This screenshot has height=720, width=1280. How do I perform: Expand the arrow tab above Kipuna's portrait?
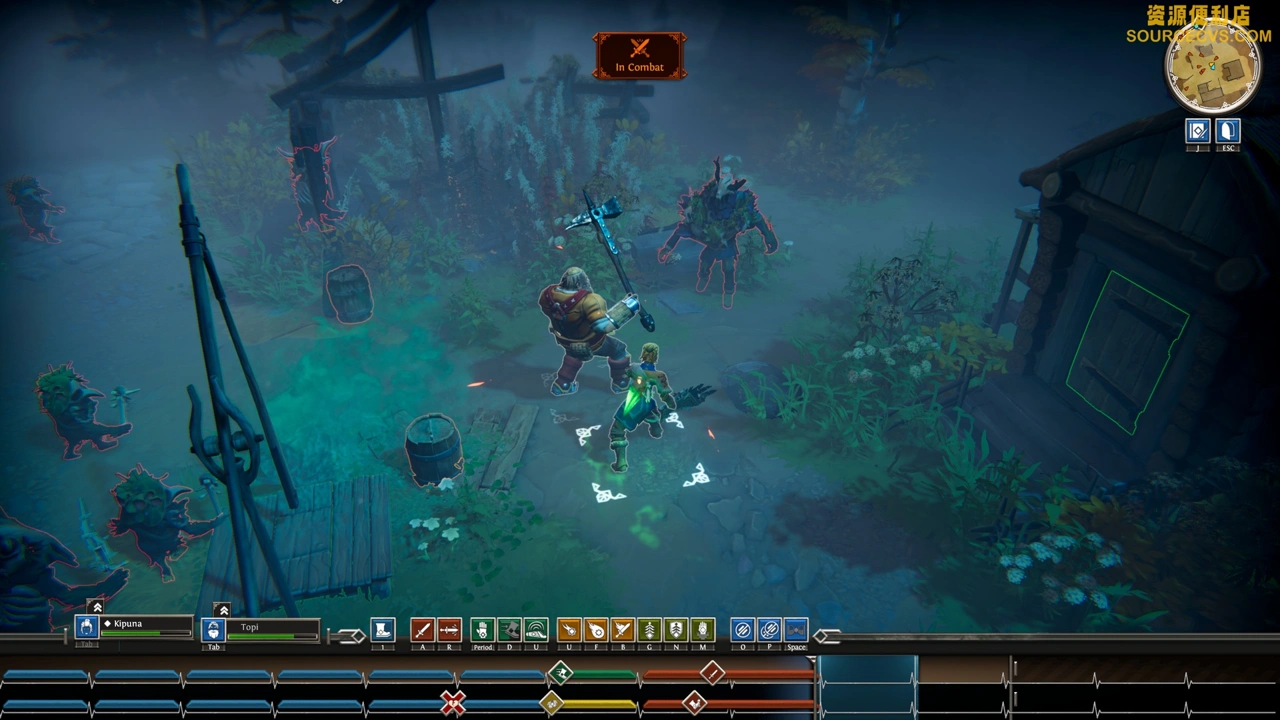coord(96,607)
